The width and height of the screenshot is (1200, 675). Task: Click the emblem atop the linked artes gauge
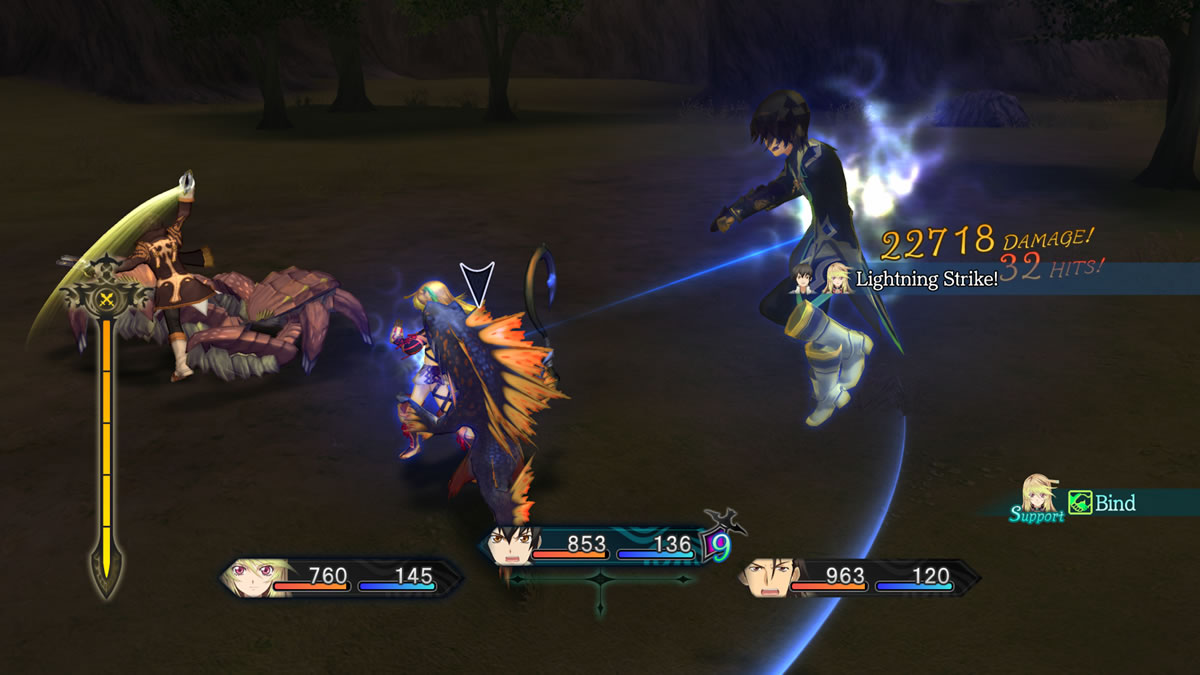point(104,298)
